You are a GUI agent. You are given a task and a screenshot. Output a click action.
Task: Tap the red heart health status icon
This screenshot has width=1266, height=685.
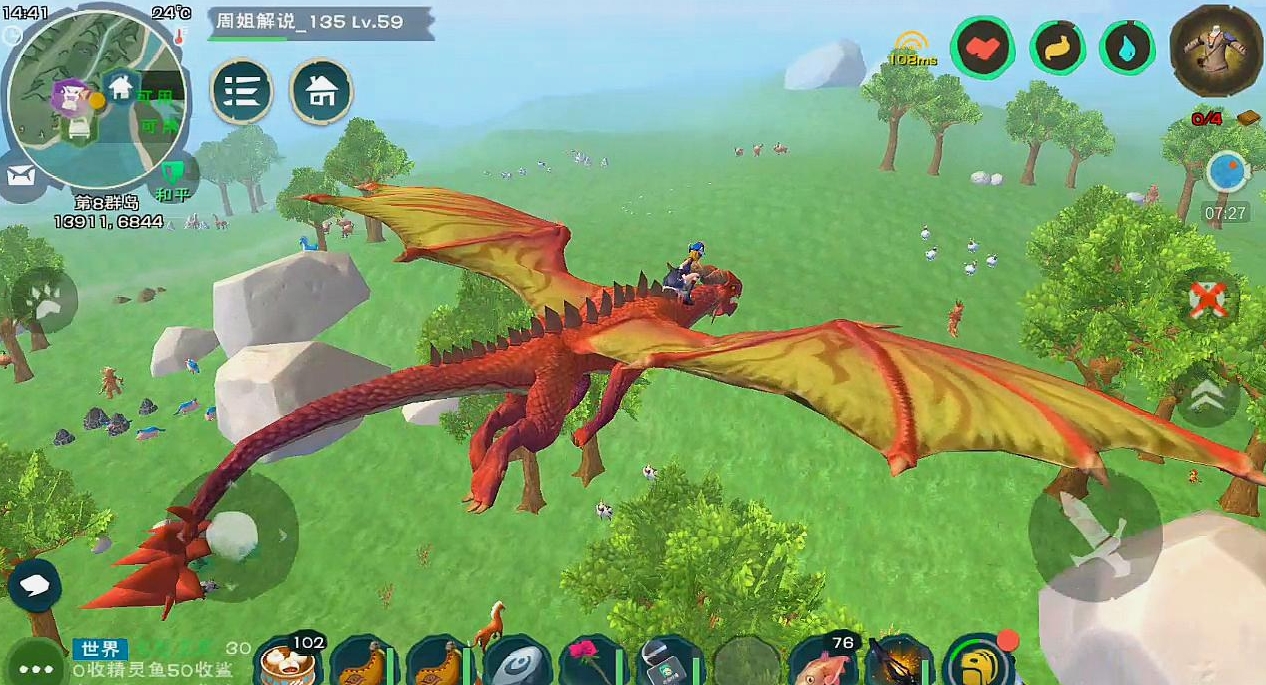pyautogui.click(x=982, y=46)
